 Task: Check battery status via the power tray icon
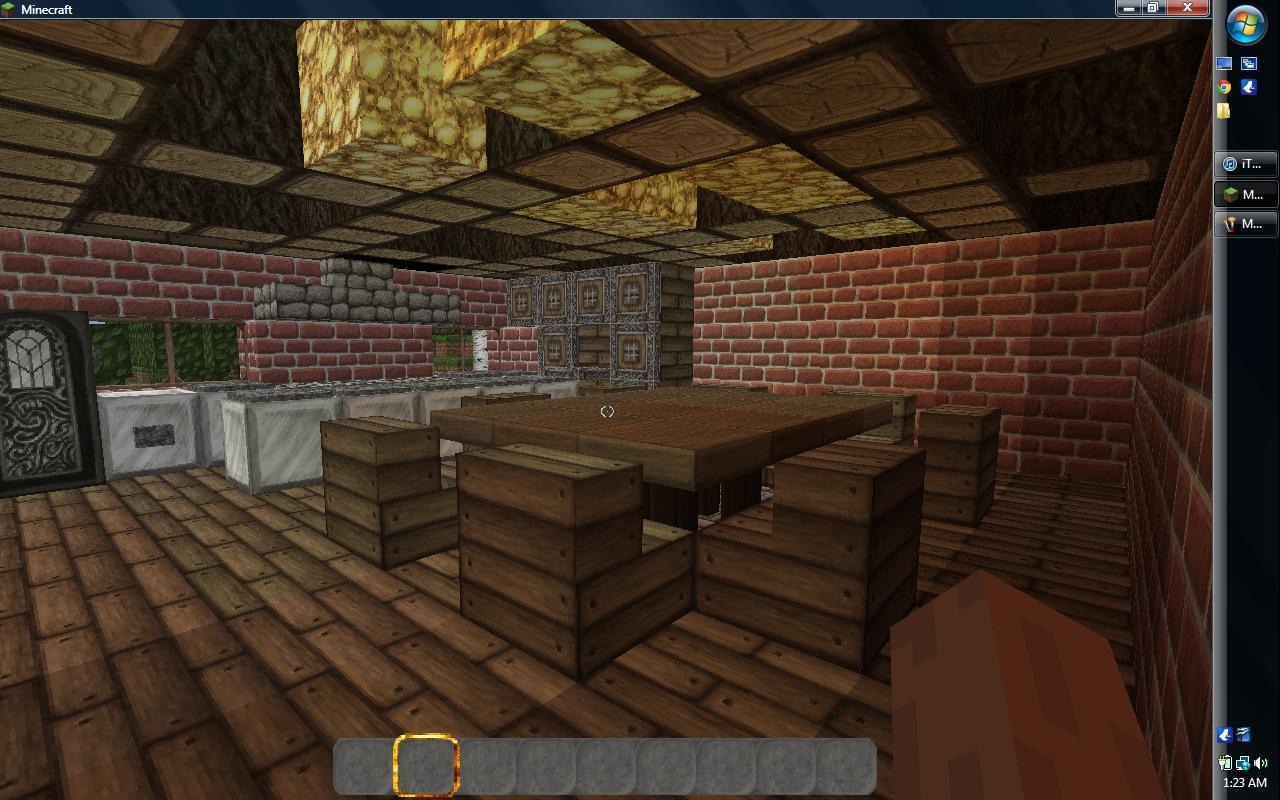[x=1225, y=763]
